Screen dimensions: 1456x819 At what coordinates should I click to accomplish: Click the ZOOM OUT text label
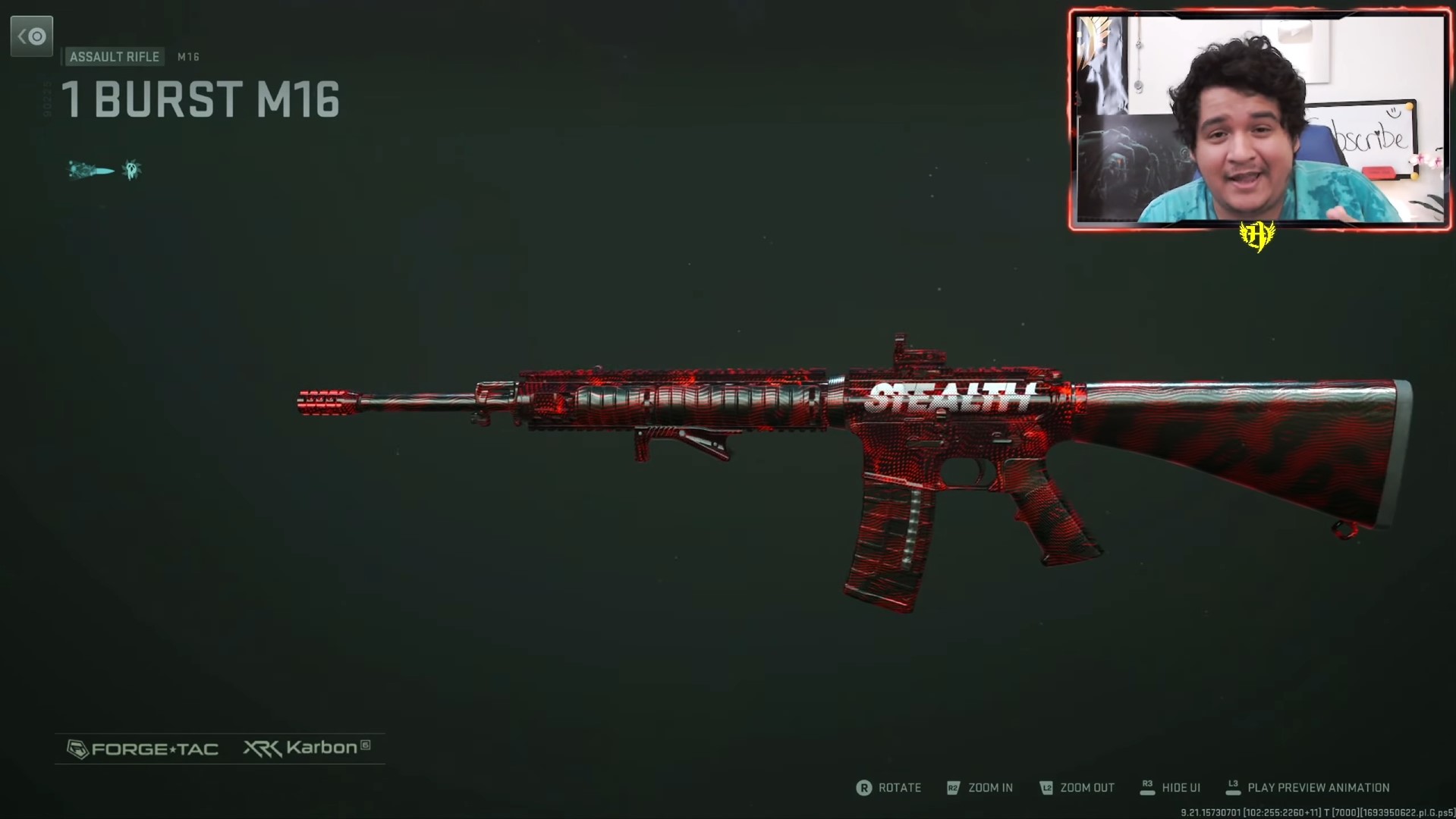[x=1087, y=788]
